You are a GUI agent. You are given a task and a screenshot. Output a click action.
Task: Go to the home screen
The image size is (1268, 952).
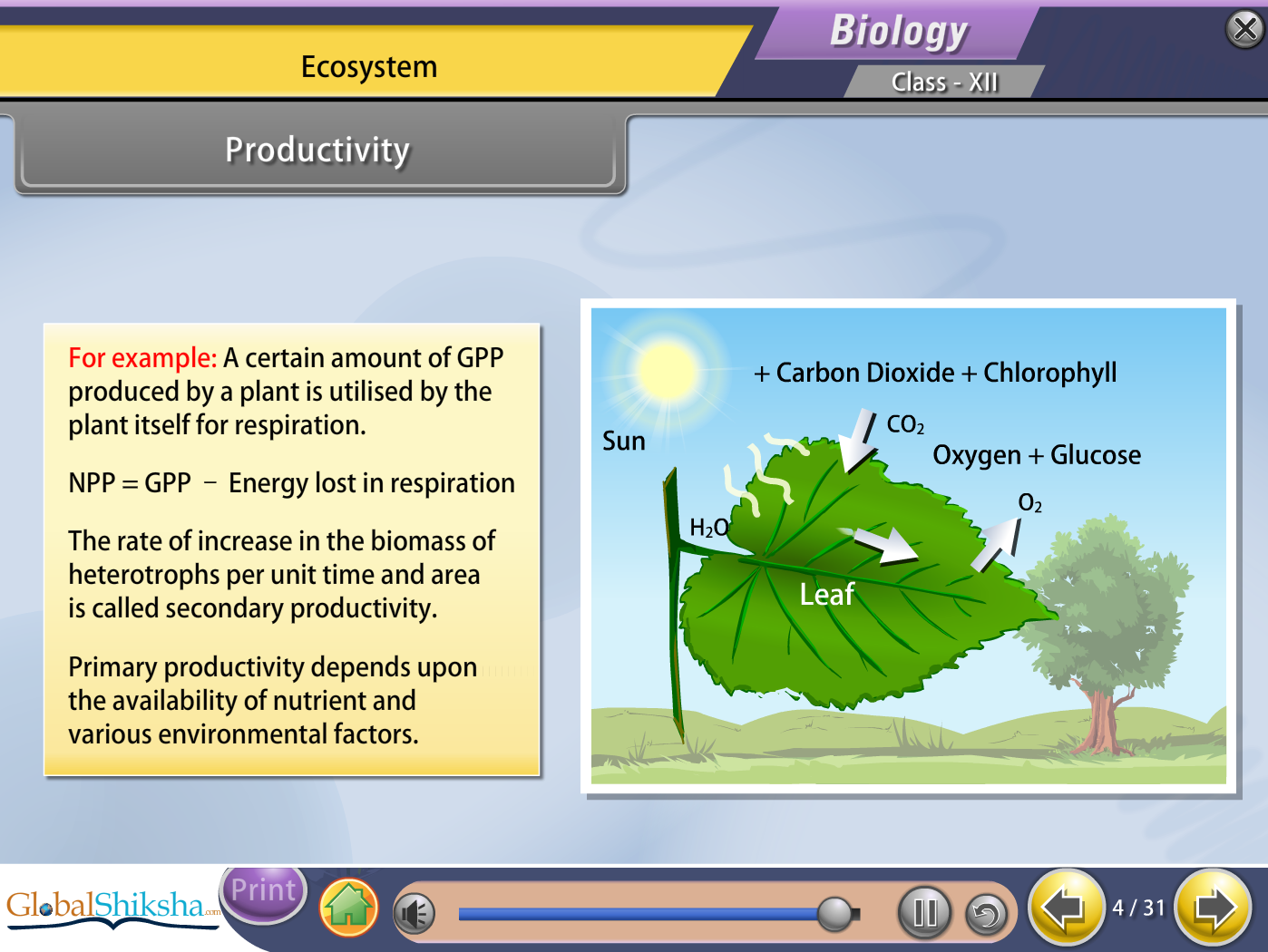[x=348, y=908]
